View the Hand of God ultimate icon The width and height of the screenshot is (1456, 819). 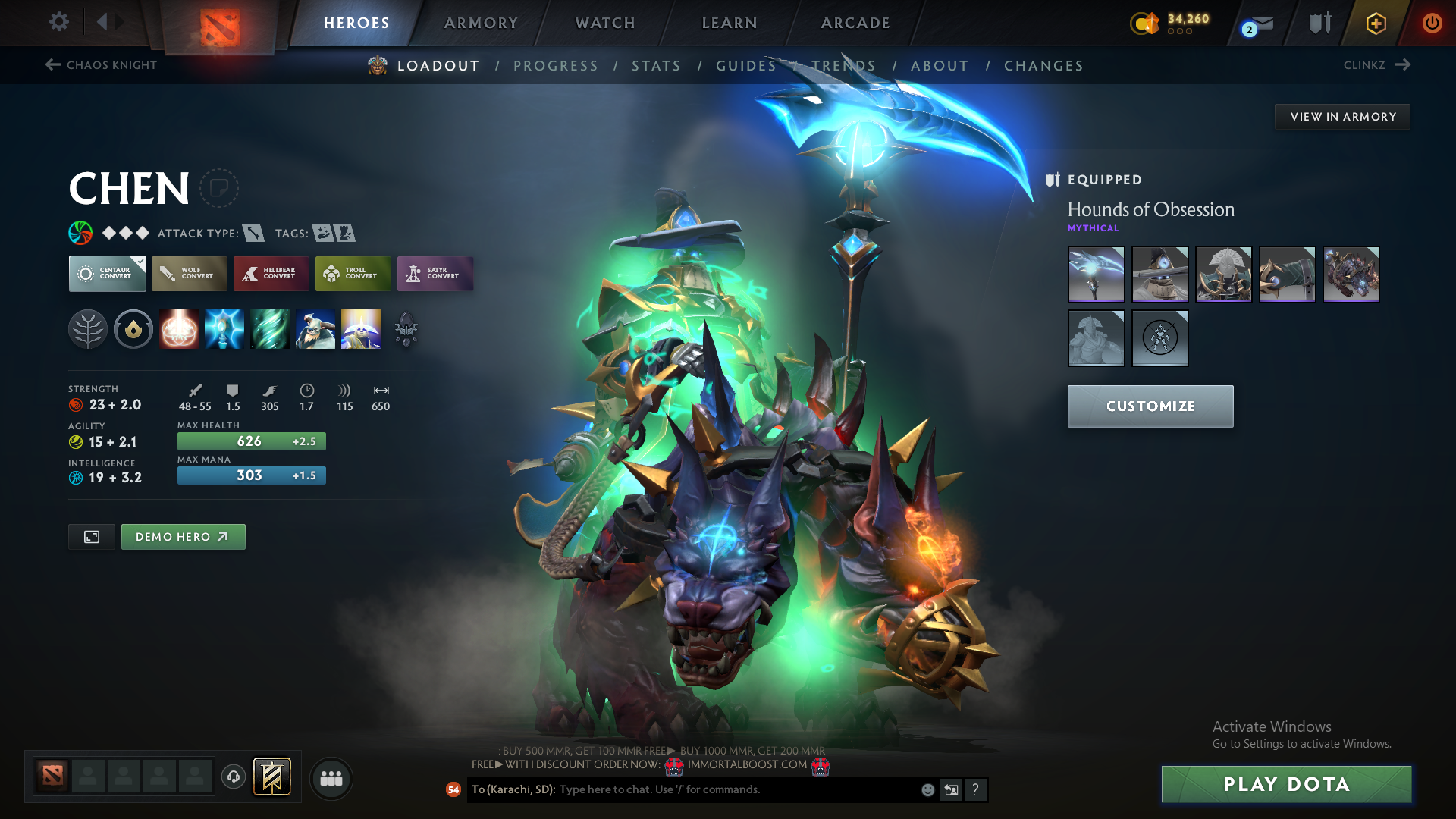pyautogui.click(x=360, y=328)
